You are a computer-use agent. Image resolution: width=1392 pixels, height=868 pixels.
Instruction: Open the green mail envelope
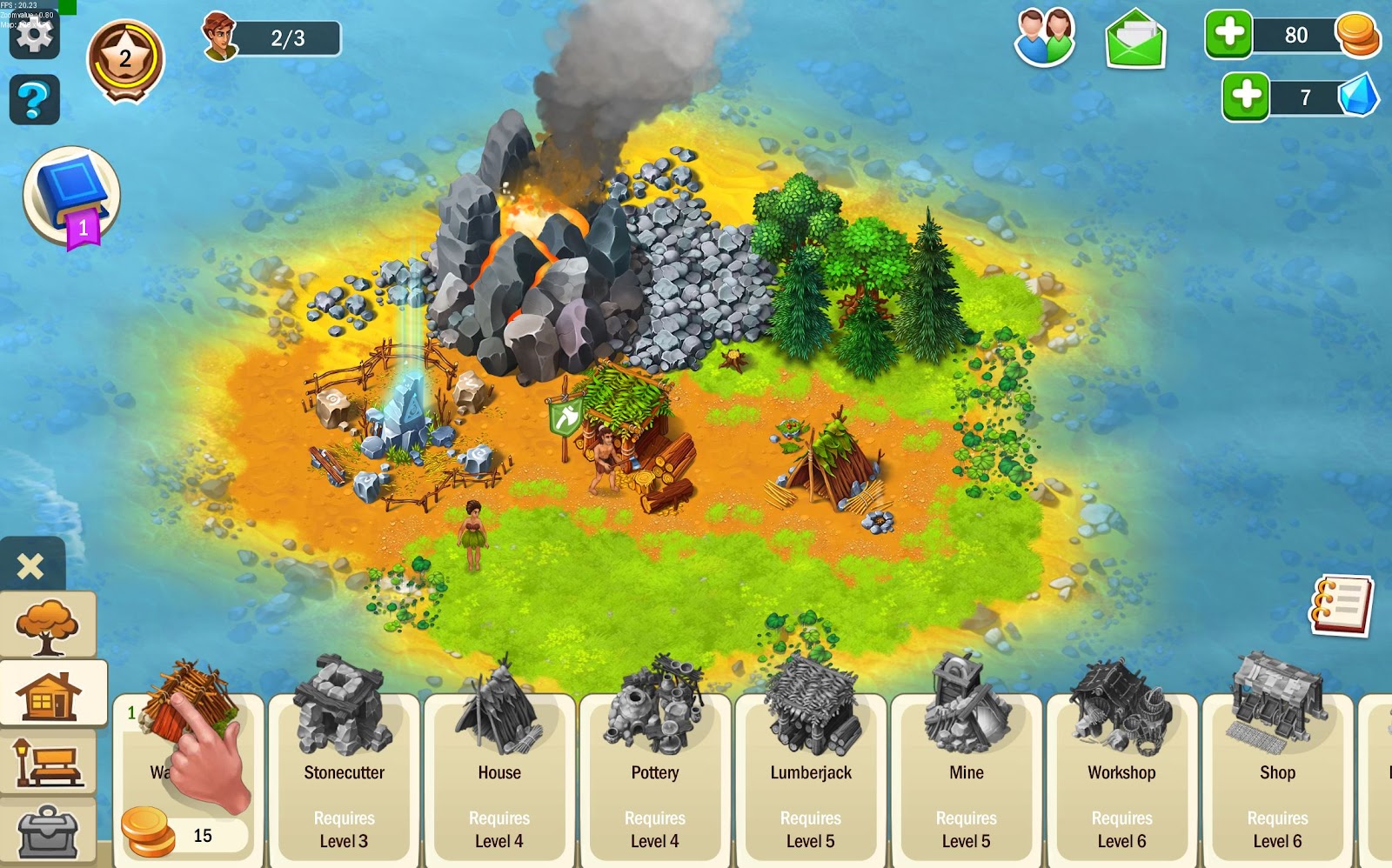pyautogui.click(x=1135, y=39)
